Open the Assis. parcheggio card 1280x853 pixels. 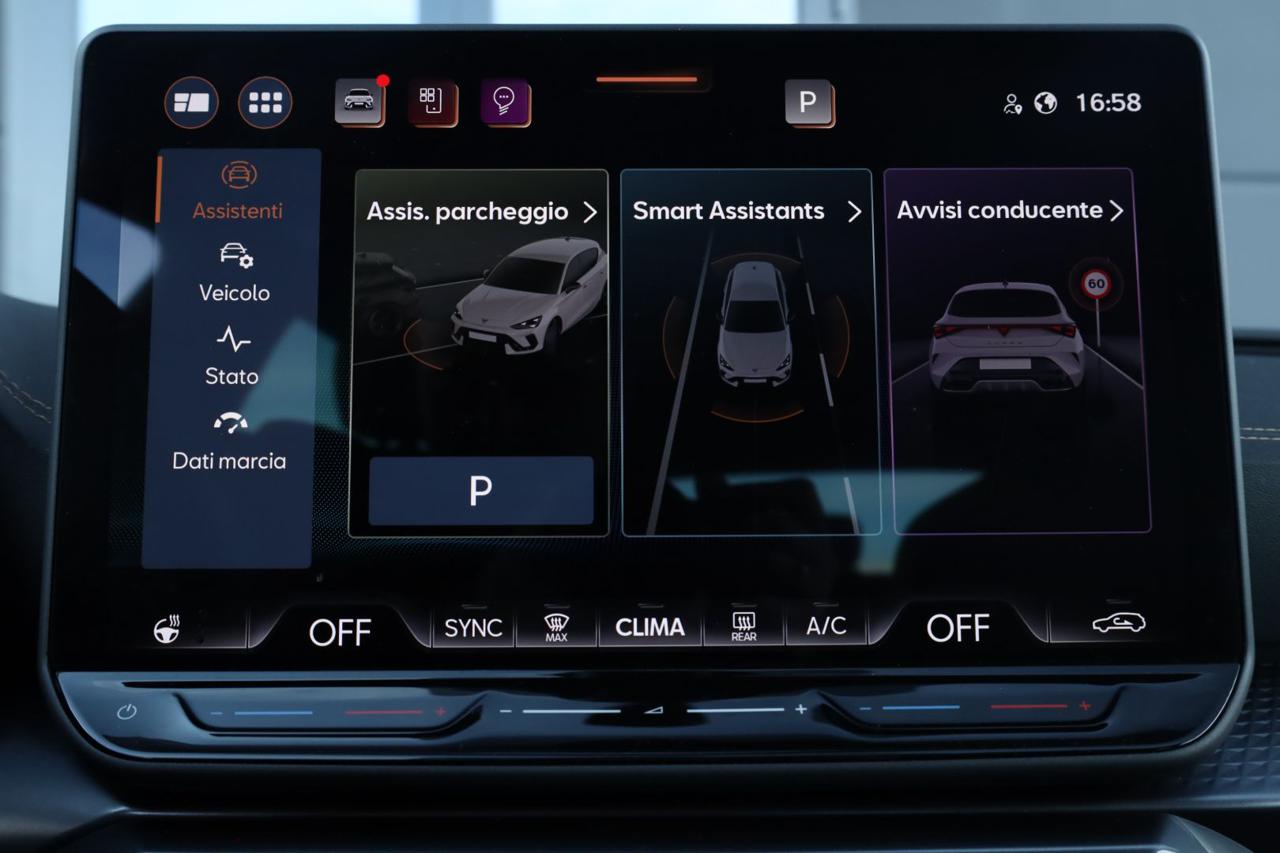480,212
